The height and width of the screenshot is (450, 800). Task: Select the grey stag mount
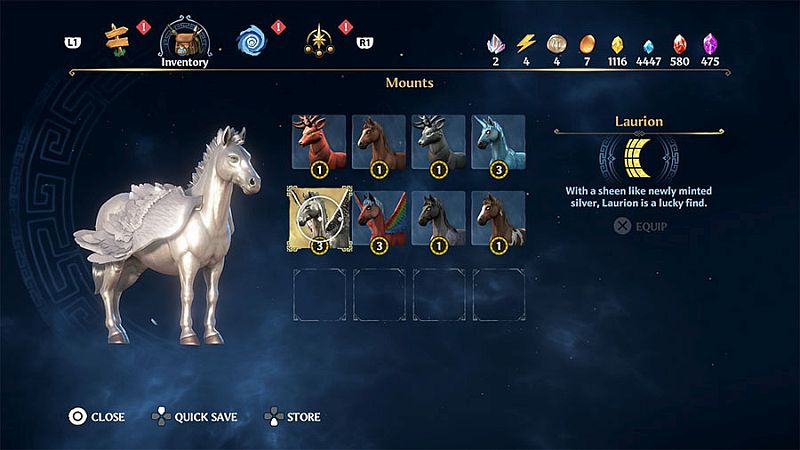tap(439, 141)
